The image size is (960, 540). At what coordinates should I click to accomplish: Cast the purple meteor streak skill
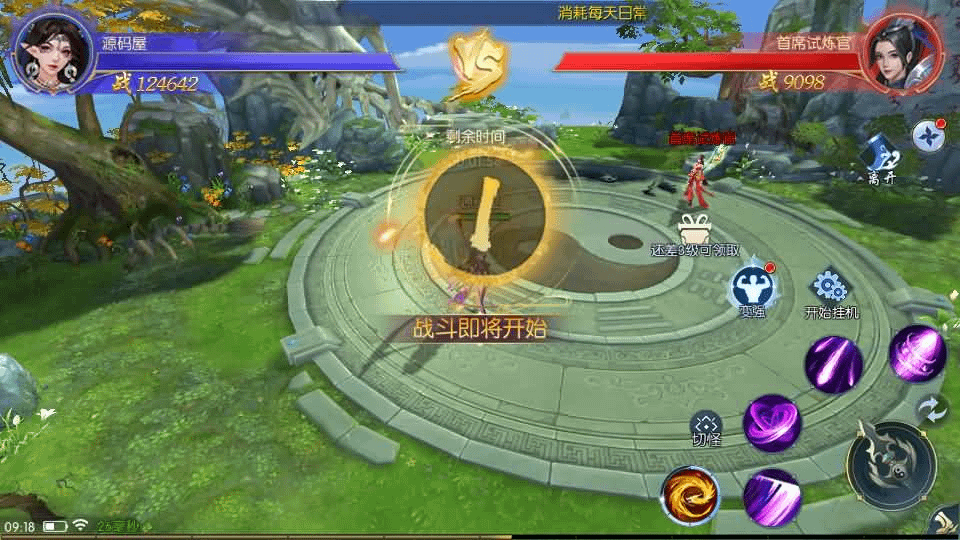(834, 364)
